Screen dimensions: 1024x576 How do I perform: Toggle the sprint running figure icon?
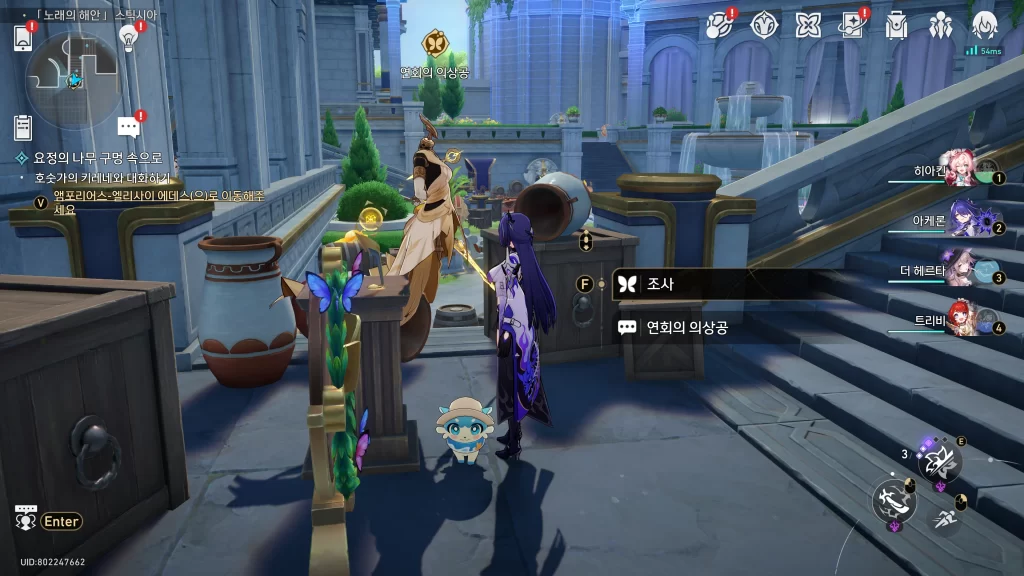[x=945, y=518]
